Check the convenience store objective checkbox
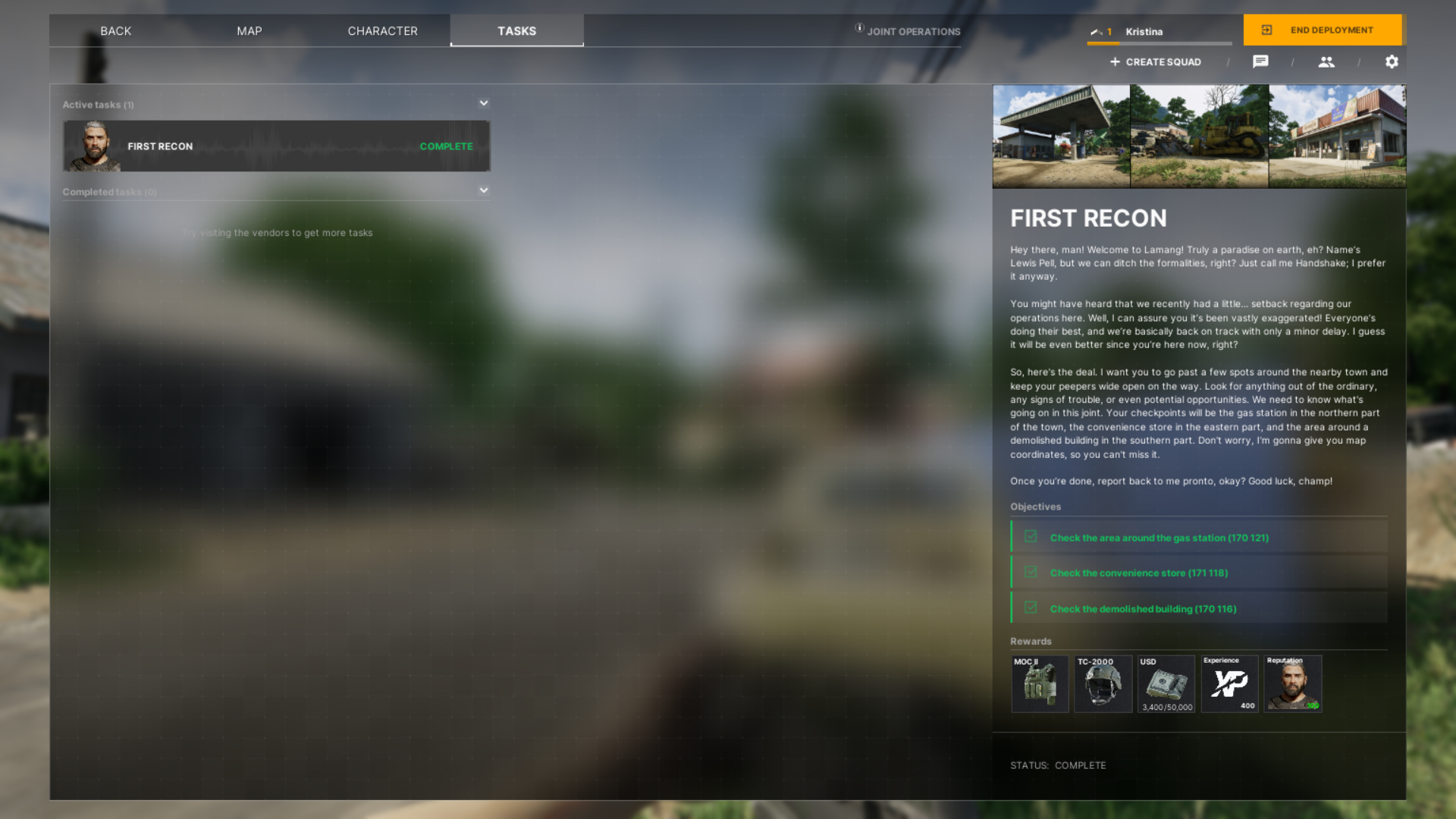This screenshot has height=819, width=1456. tap(1031, 571)
